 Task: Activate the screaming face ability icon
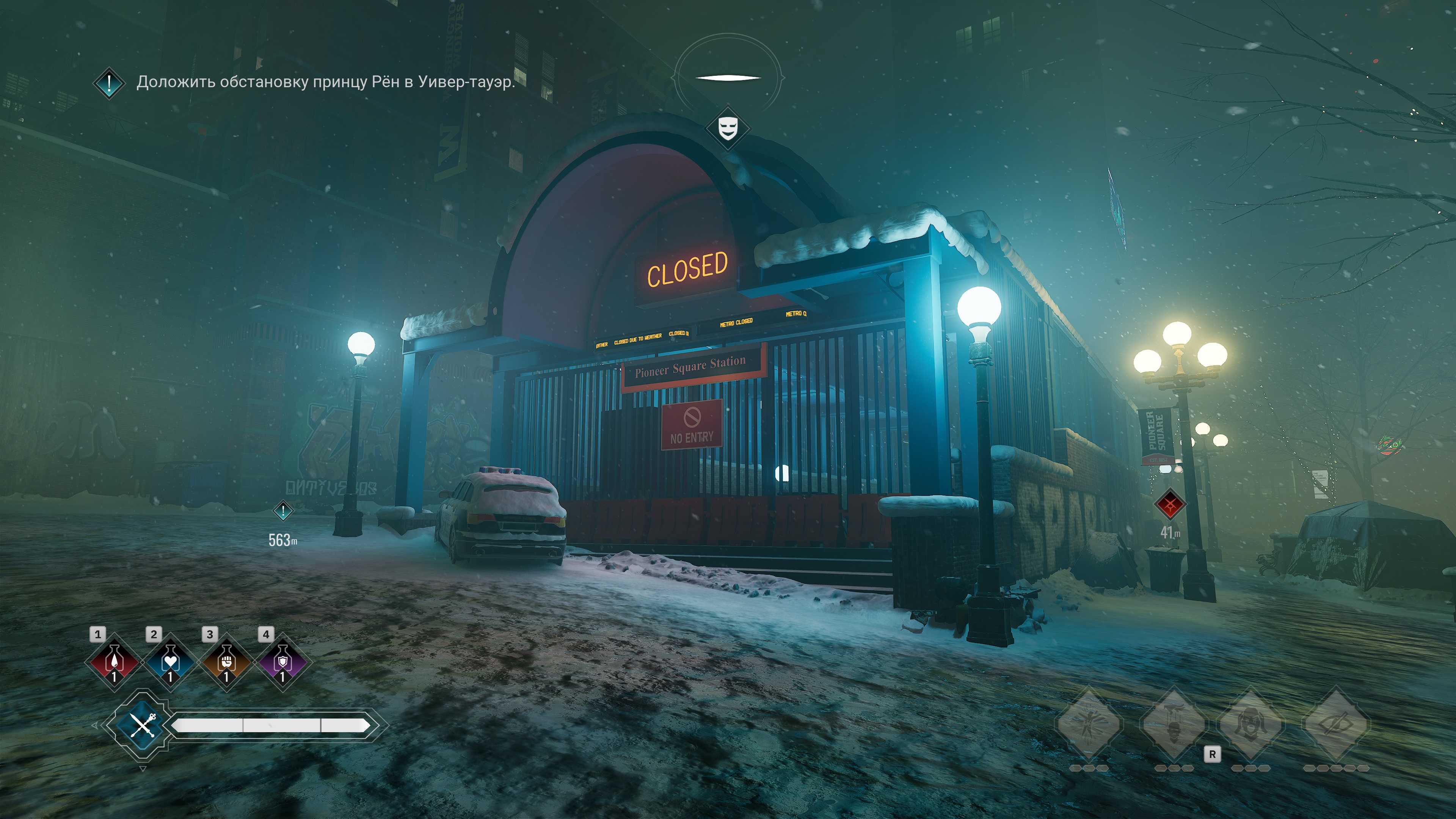pyautogui.click(x=1250, y=725)
